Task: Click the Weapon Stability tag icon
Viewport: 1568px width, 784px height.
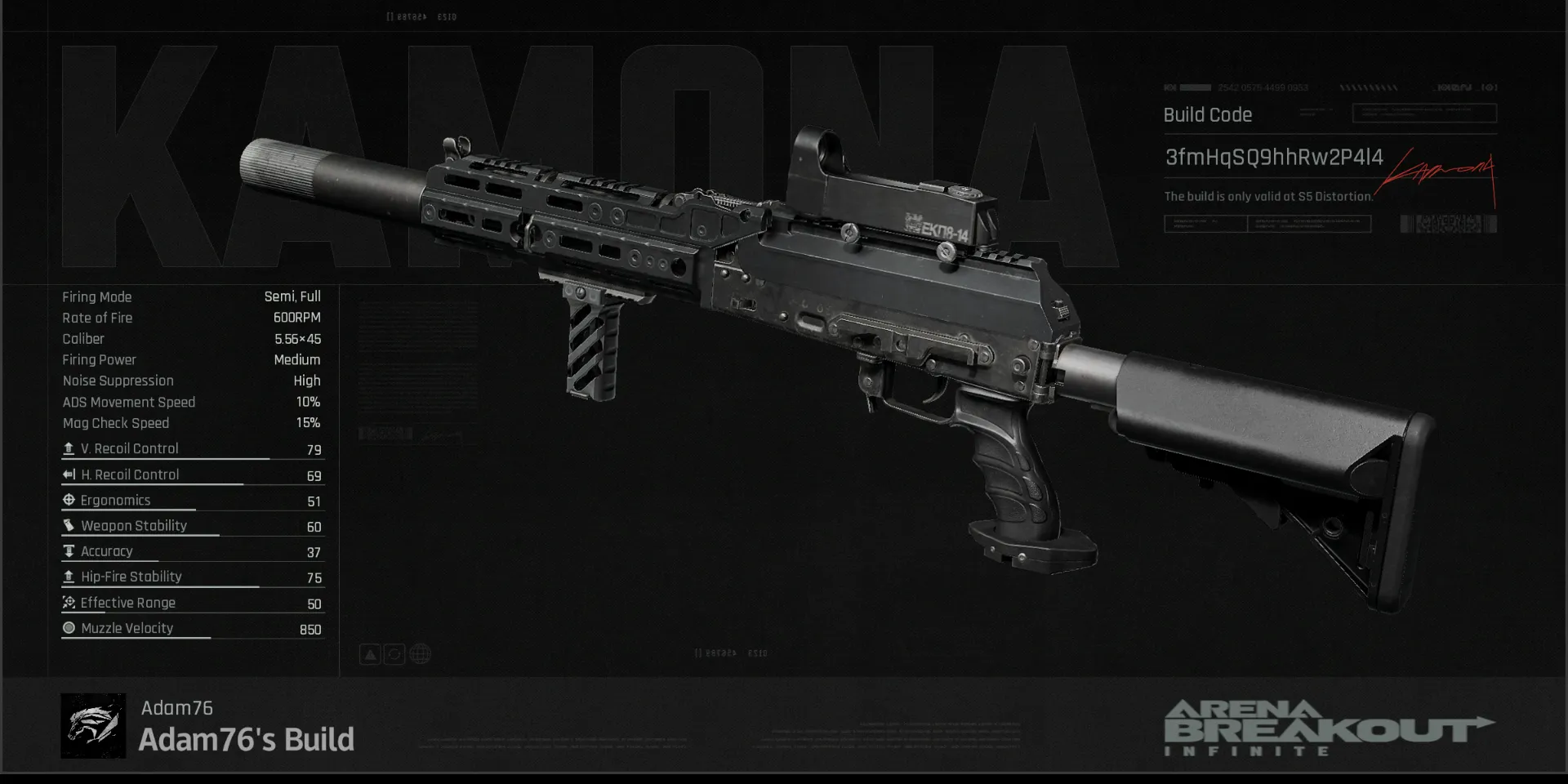Action: tap(69, 525)
